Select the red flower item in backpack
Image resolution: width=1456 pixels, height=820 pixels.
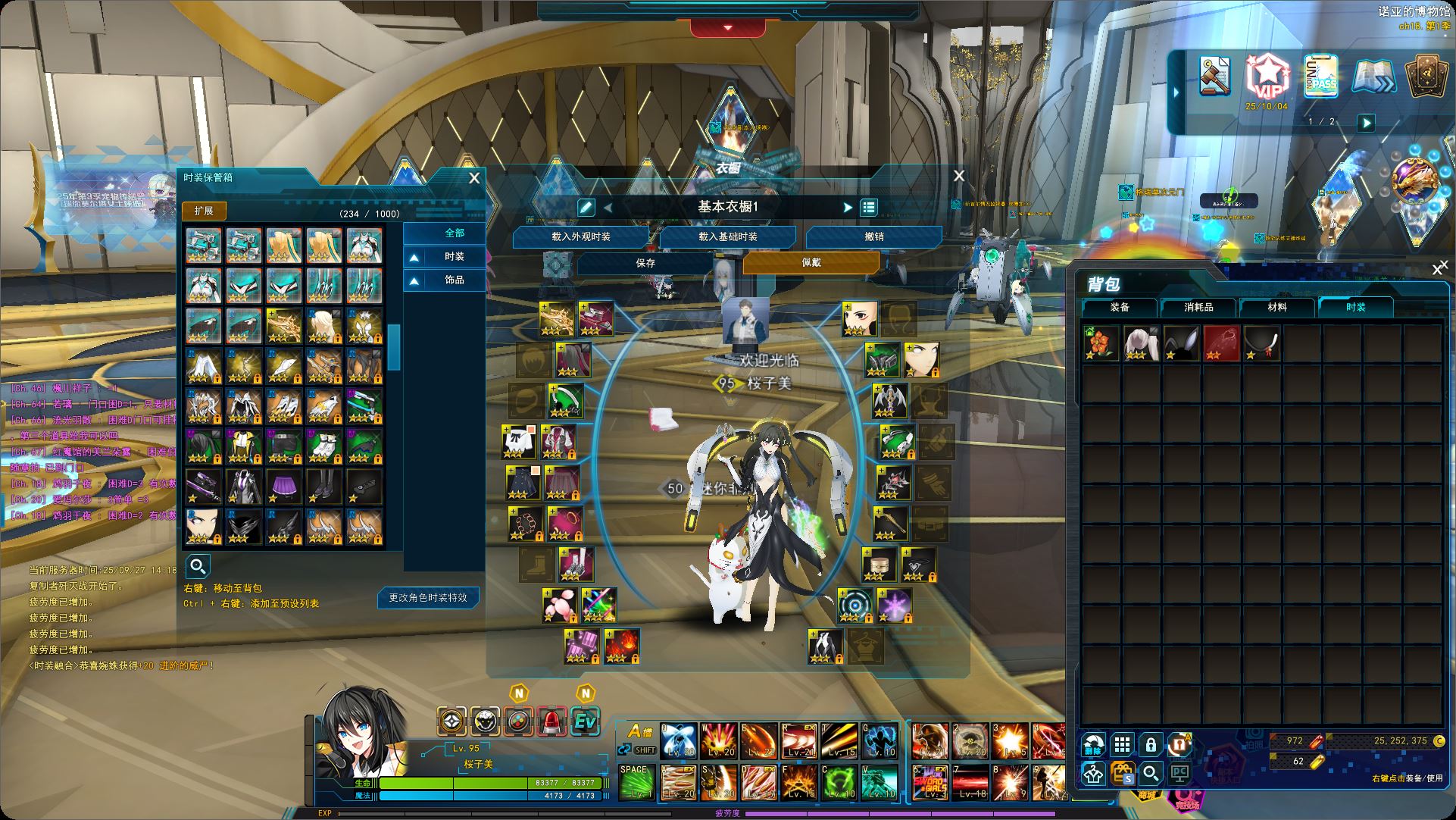click(1101, 343)
